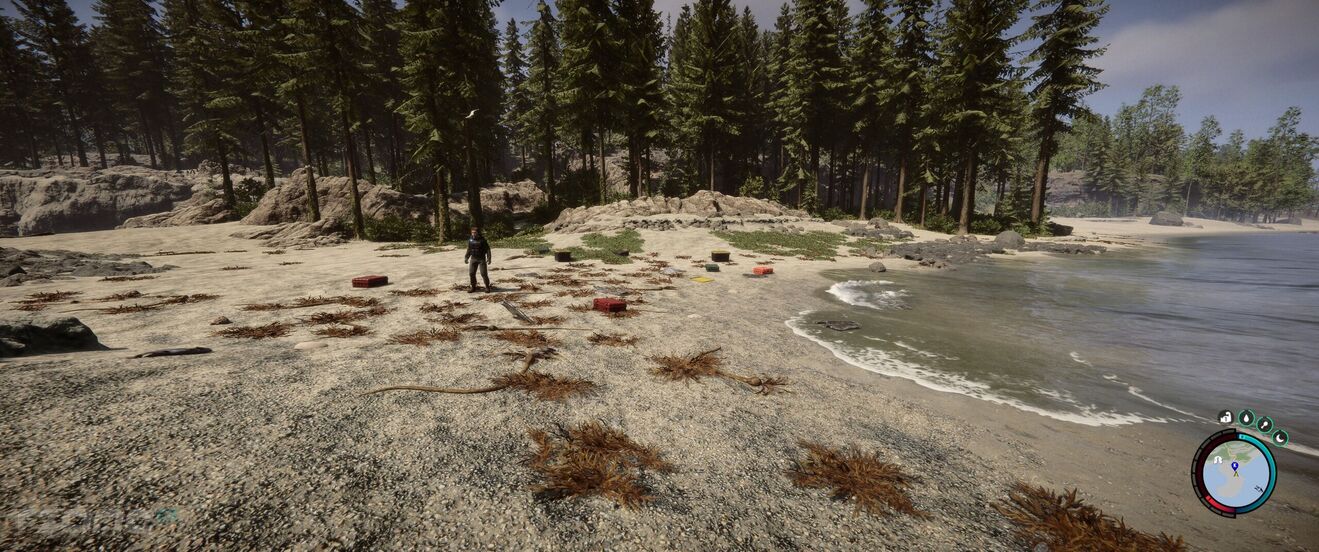Click the circular minimap
The width and height of the screenshot is (1319, 552).
click(x=1235, y=473)
